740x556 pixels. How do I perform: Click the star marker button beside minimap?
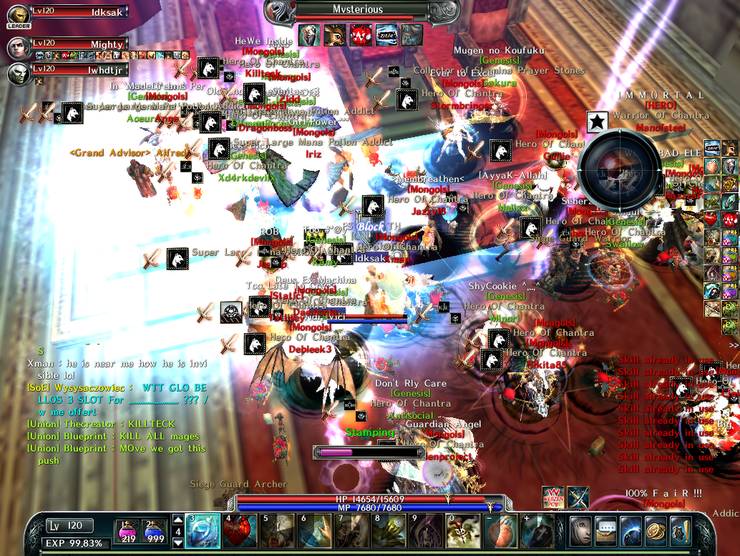596,122
